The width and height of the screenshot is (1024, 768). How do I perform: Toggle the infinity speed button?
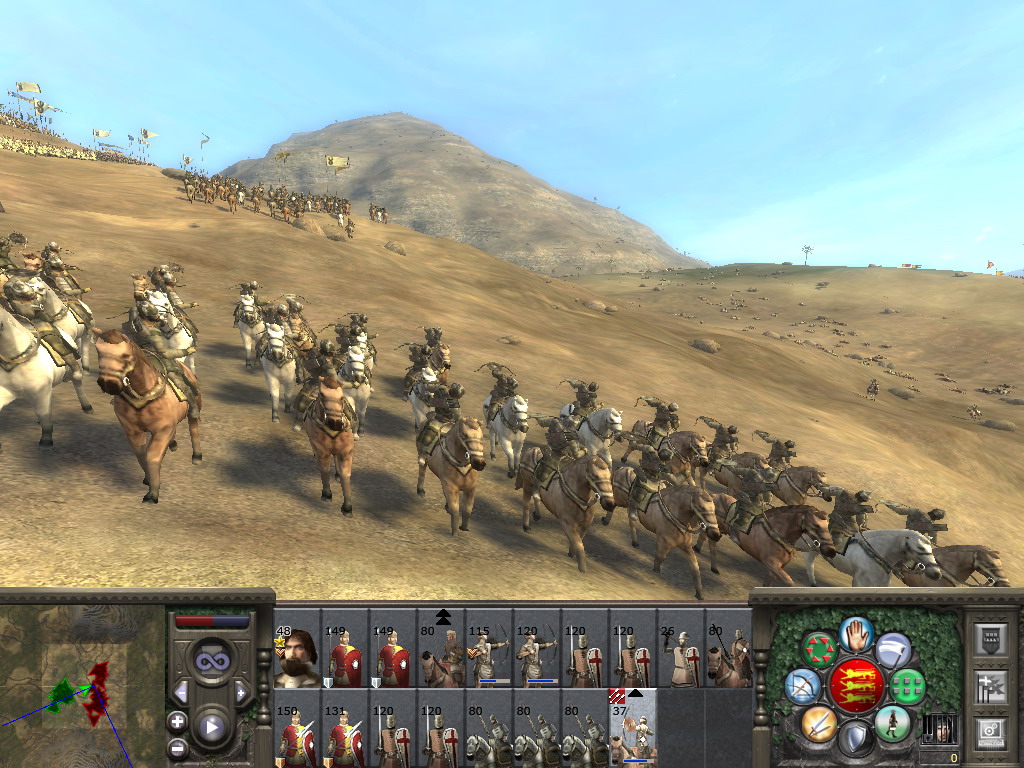point(211,661)
